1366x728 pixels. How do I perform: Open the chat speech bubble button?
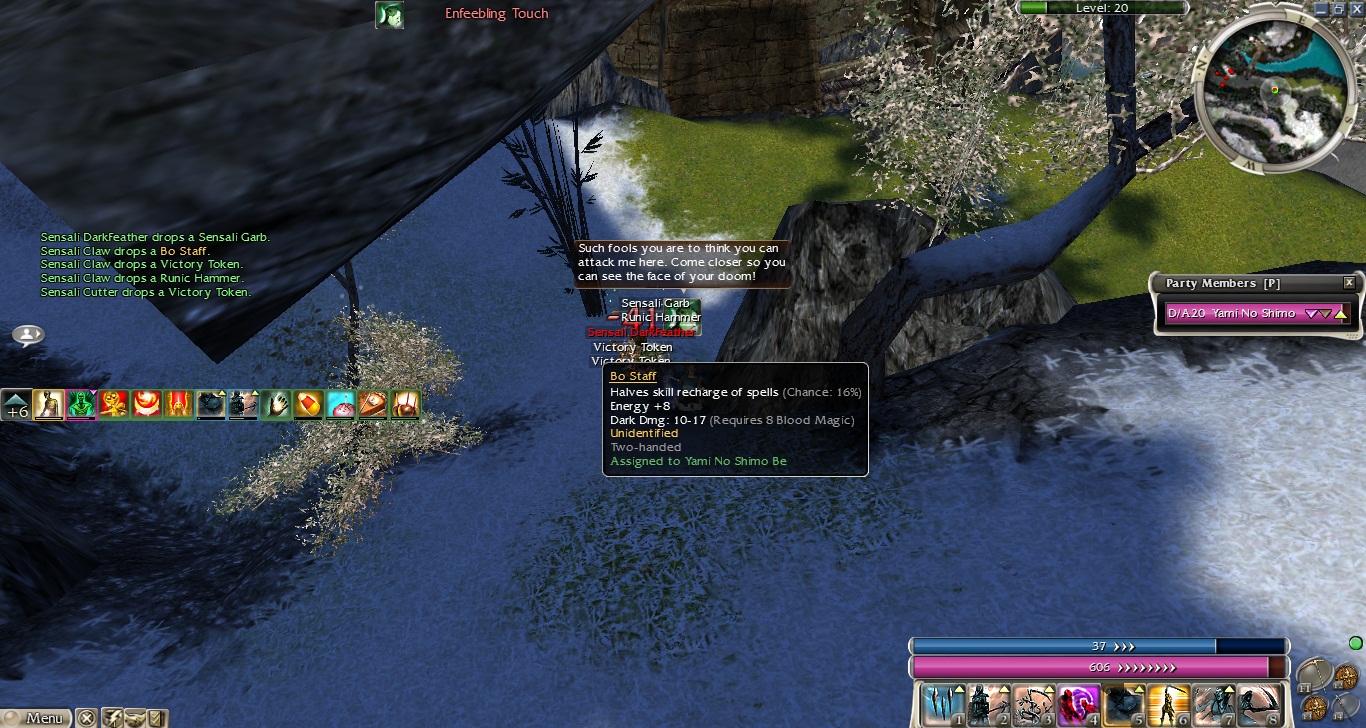(x=28, y=335)
